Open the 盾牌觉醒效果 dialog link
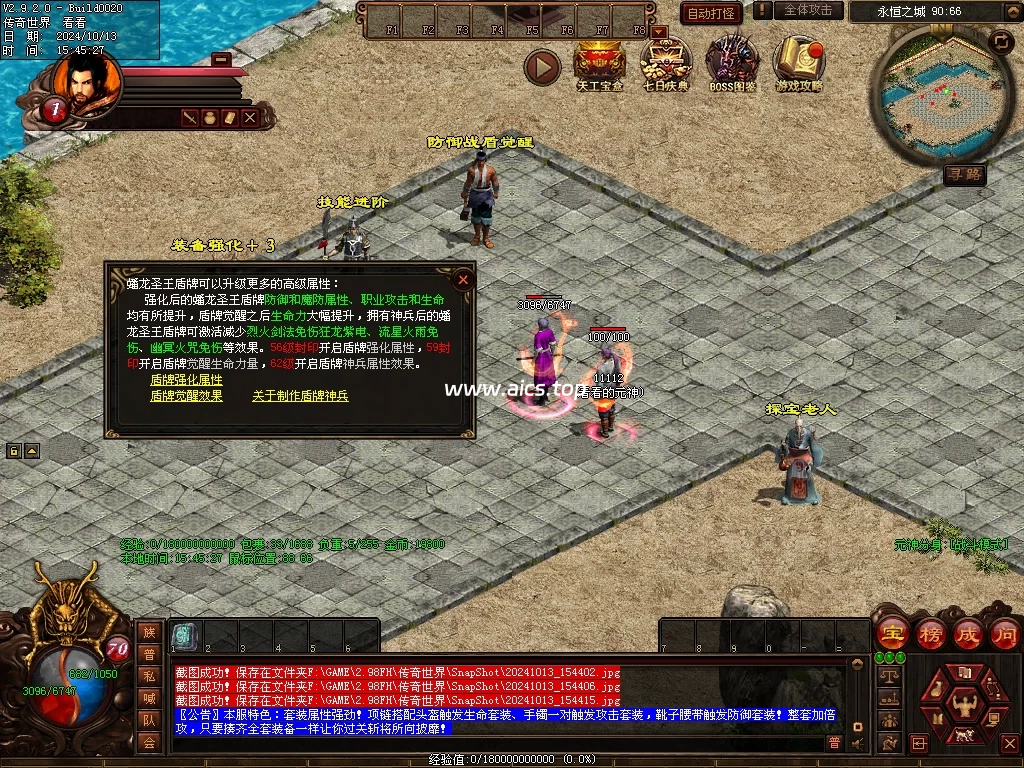The image size is (1024, 768). [x=186, y=396]
